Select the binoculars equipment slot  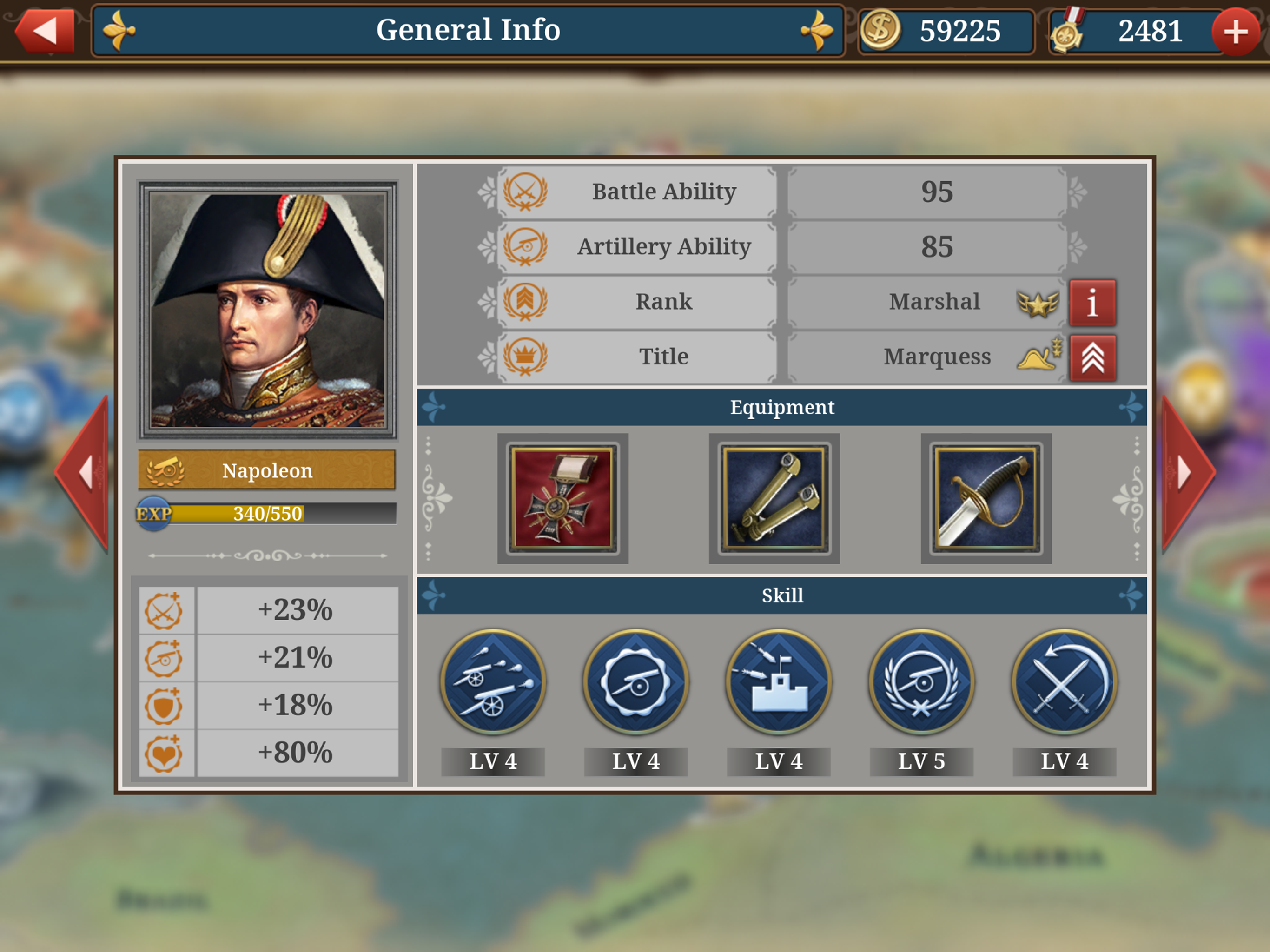774,498
